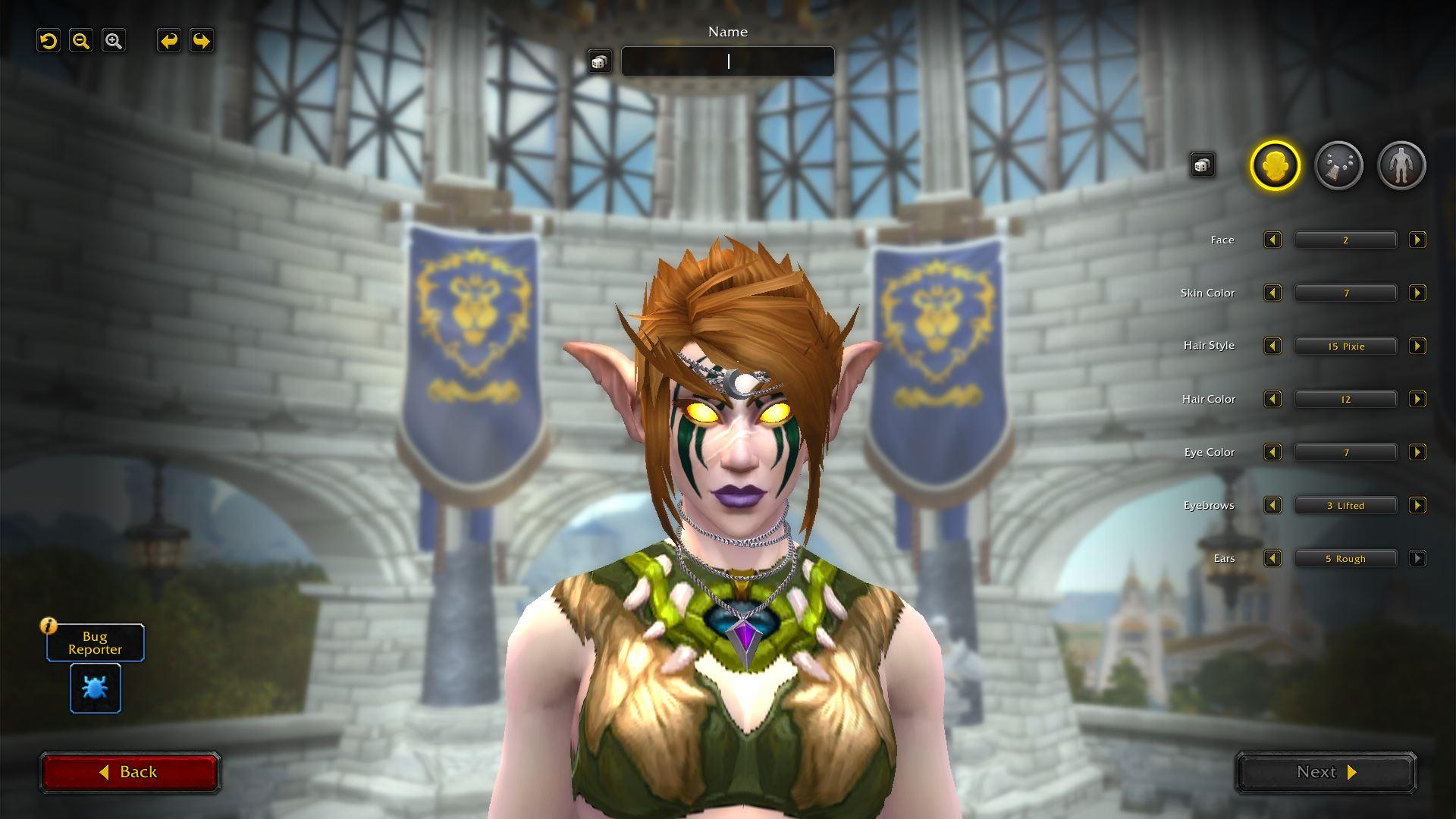Reset the character camera rotation
The image size is (1456, 819).
tap(49, 41)
